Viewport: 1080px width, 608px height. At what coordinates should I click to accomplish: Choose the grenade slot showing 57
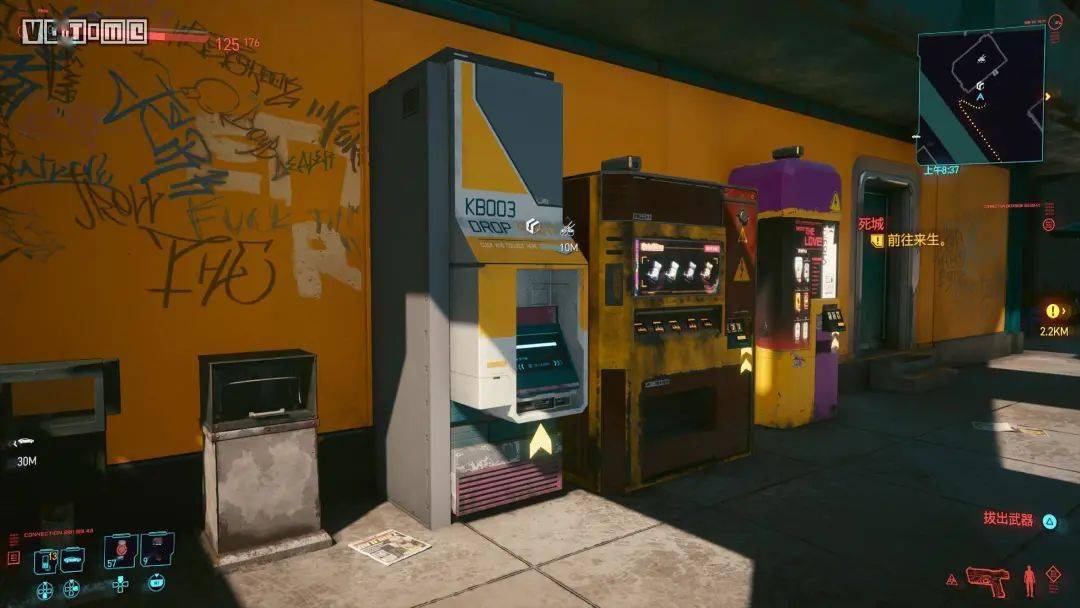(x=121, y=551)
